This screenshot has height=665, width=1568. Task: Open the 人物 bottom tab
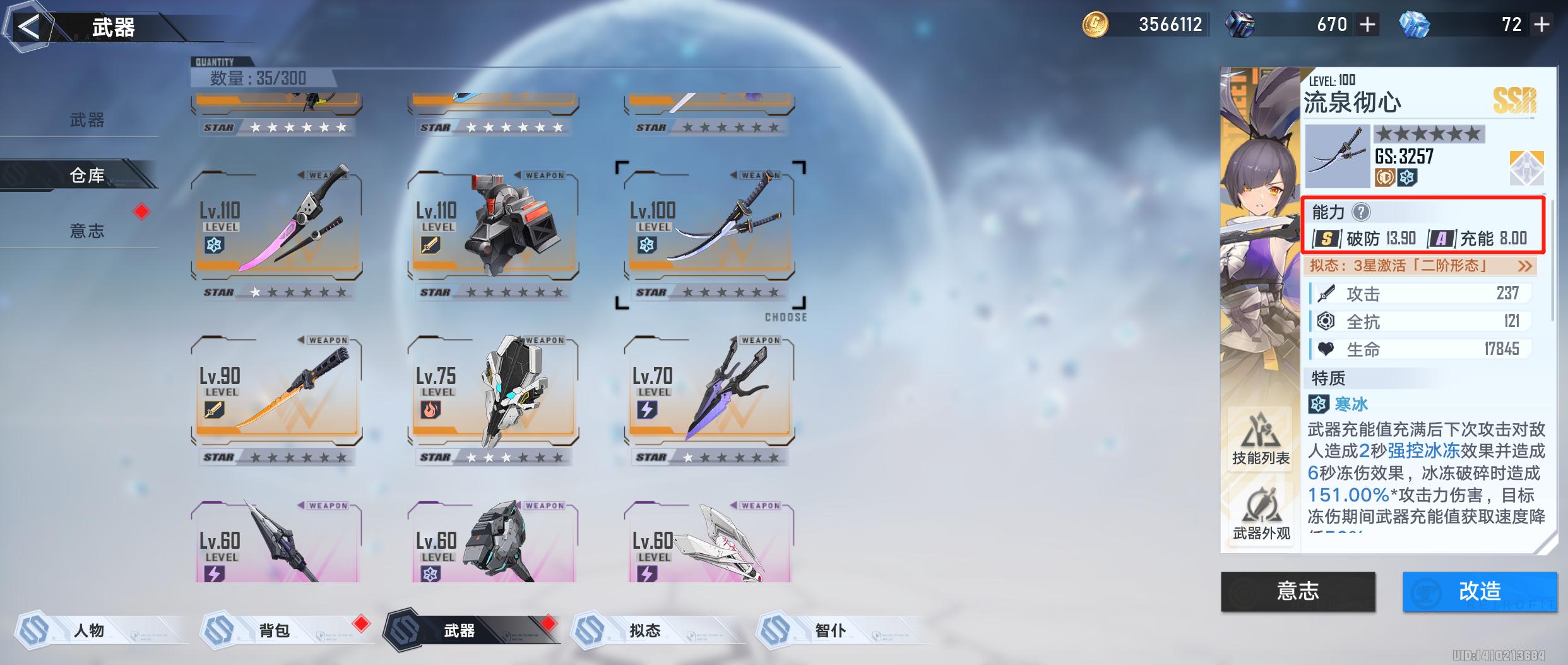point(88,630)
